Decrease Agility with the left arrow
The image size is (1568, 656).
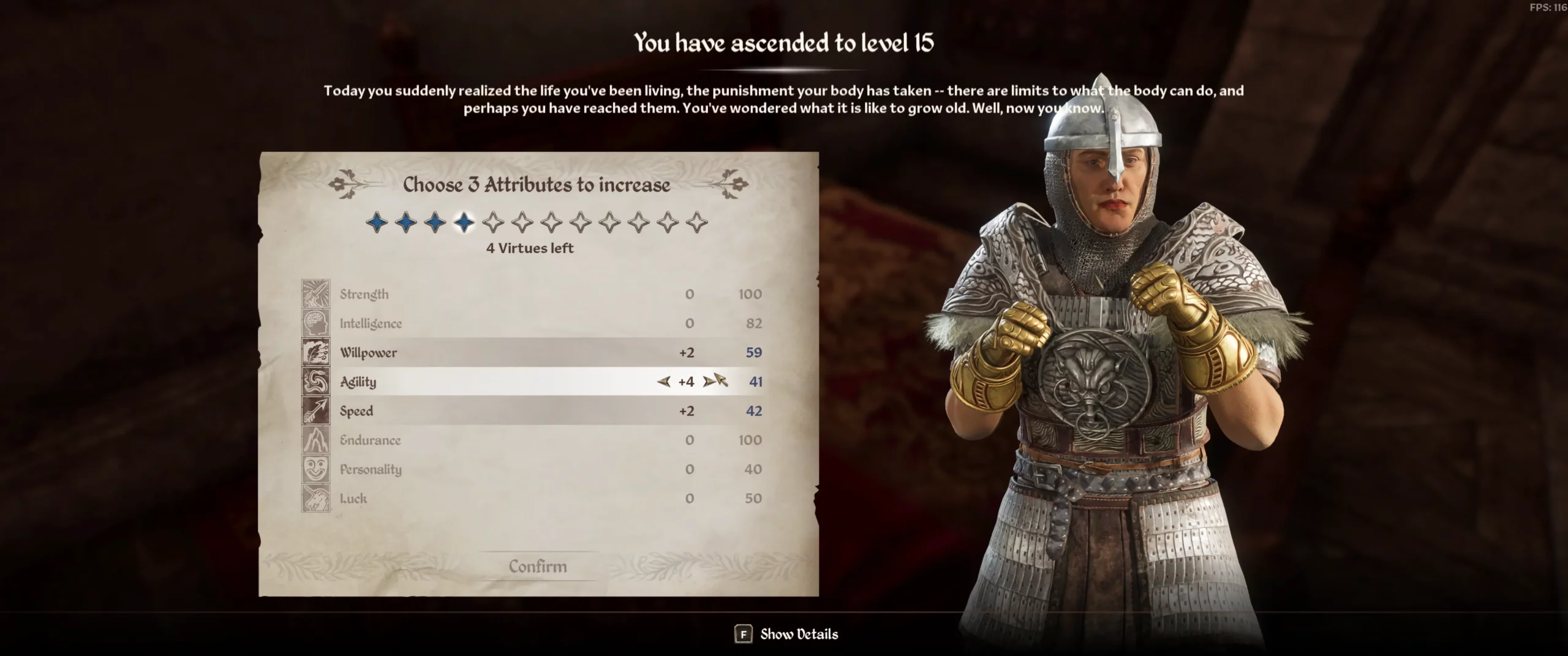(x=663, y=382)
